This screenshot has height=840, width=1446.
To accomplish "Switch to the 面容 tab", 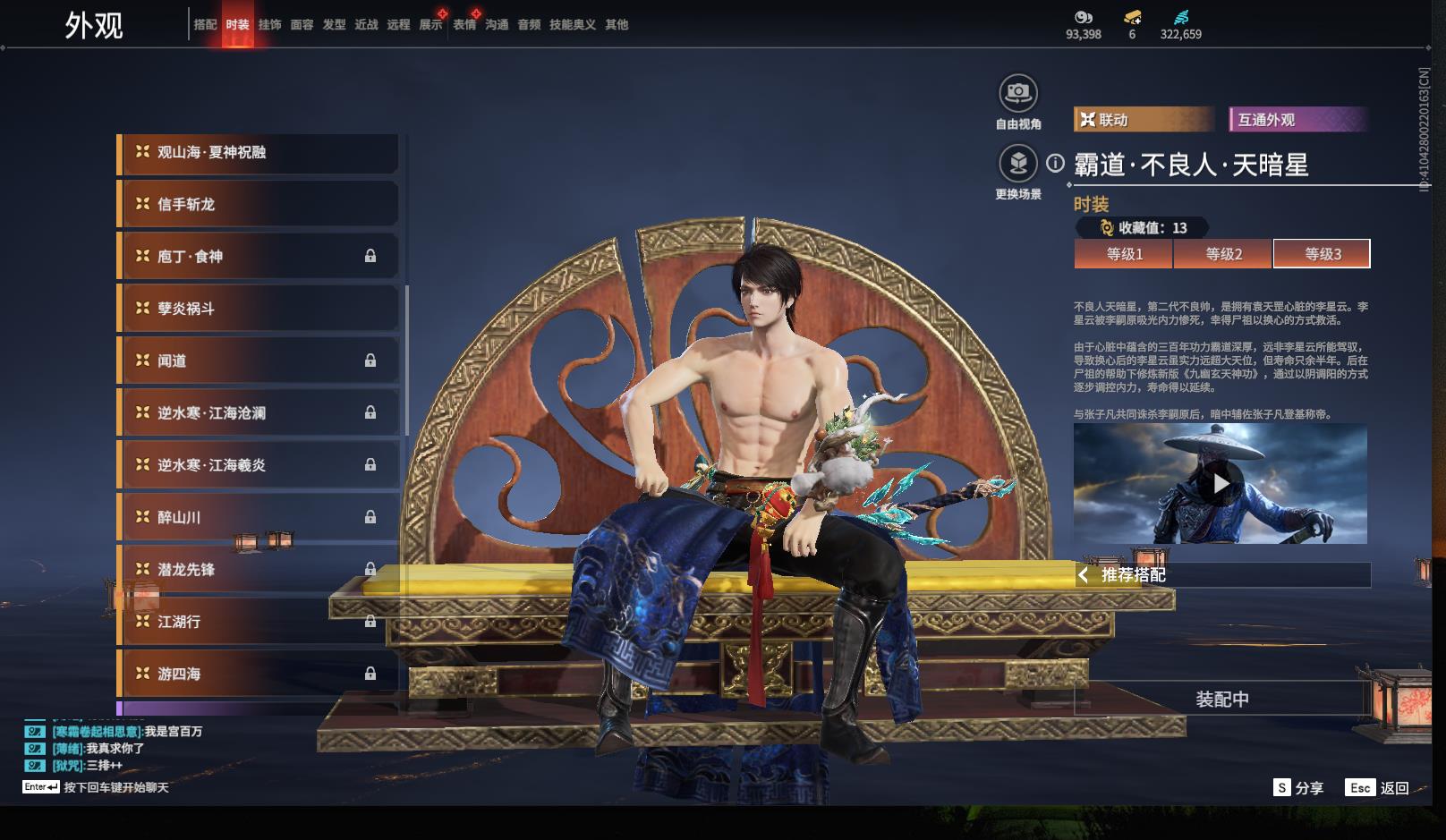I will [x=302, y=25].
